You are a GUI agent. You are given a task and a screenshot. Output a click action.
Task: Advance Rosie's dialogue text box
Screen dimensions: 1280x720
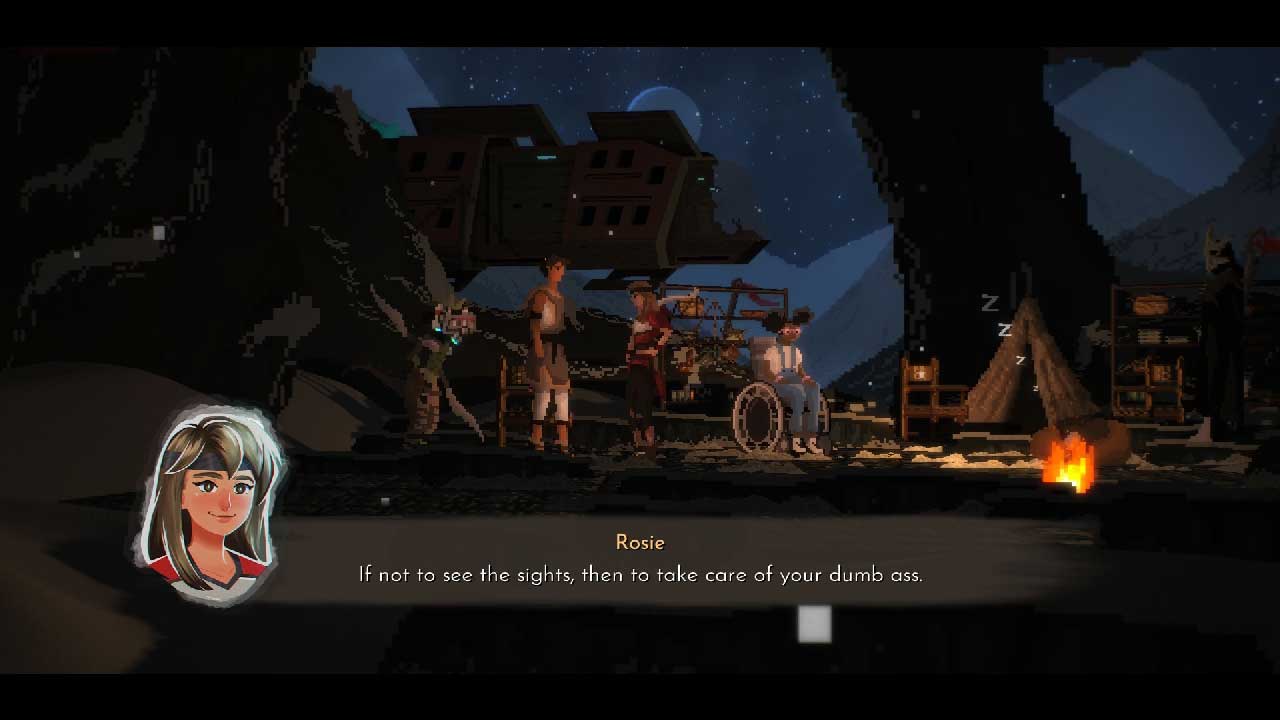click(x=814, y=624)
